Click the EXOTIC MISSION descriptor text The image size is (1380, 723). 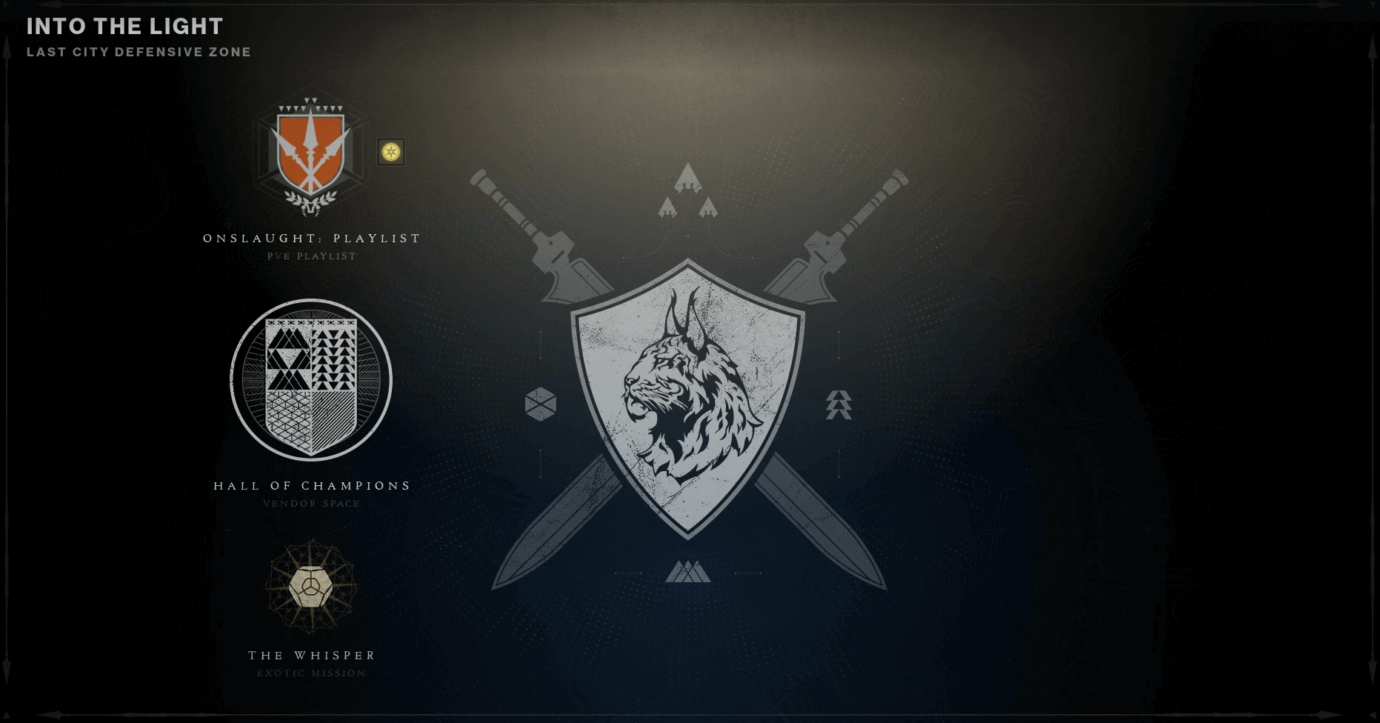pos(311,672)
